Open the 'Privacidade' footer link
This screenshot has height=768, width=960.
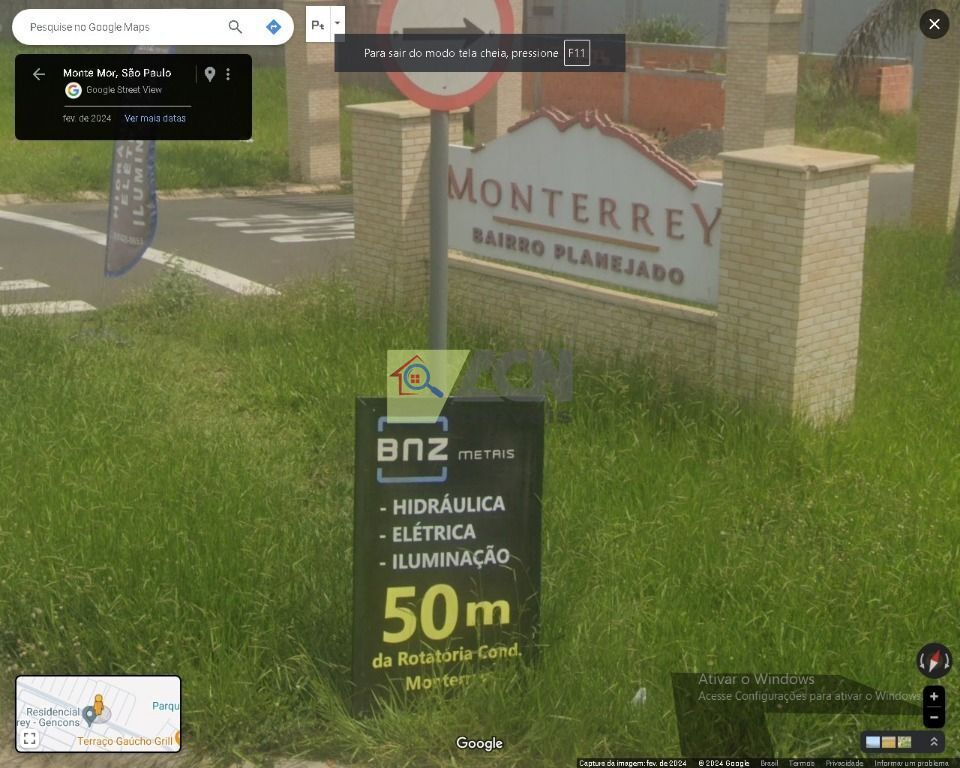844,763
